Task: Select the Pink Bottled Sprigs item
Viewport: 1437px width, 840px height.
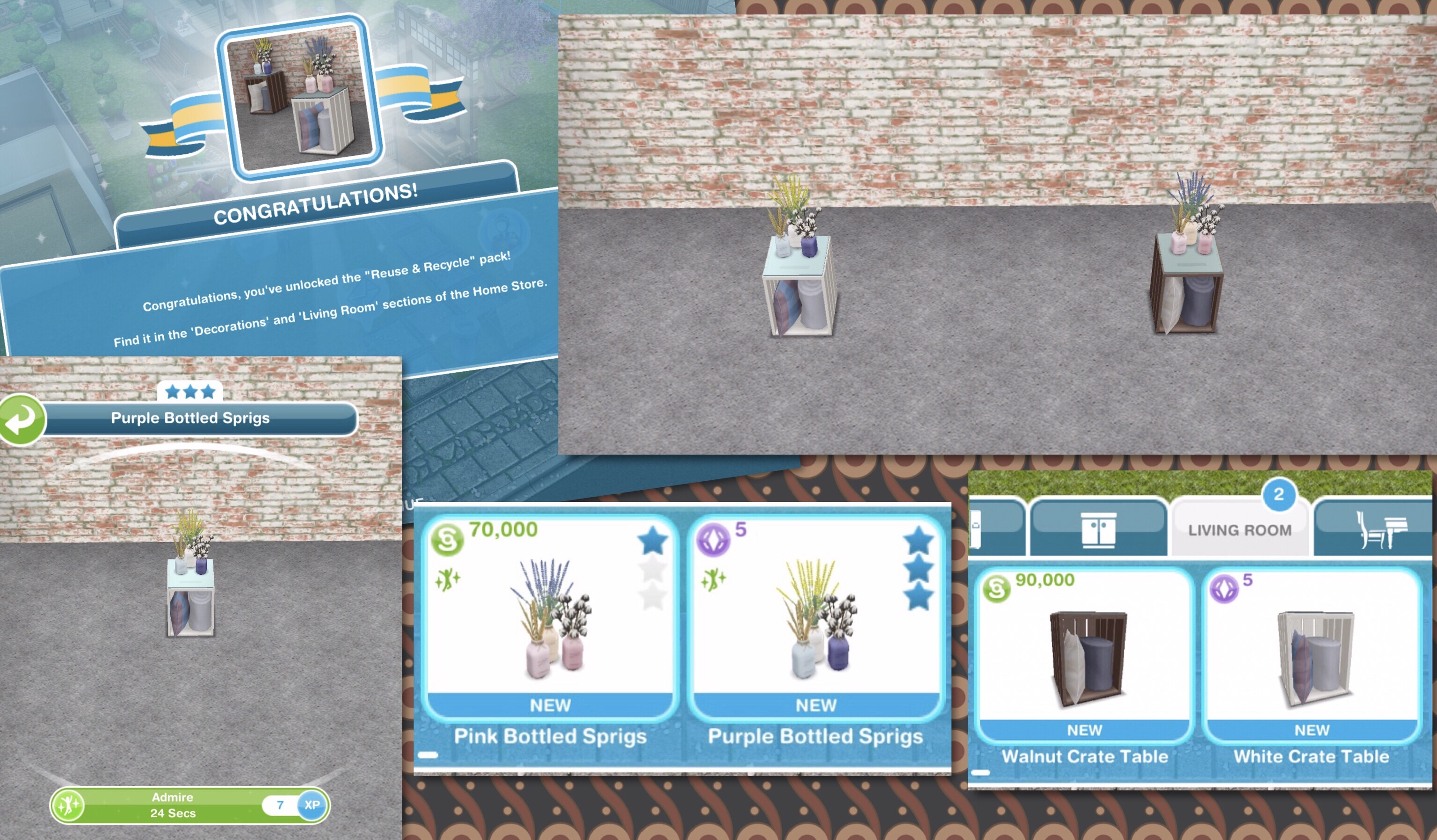Action: [550, 619]
